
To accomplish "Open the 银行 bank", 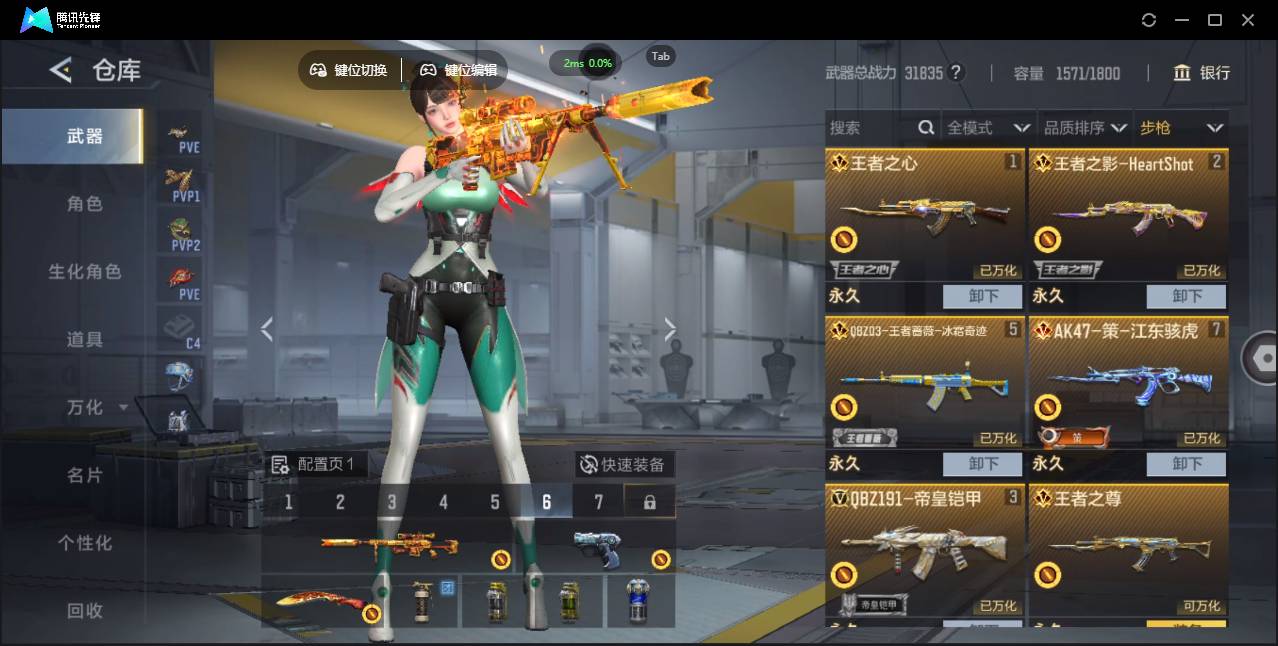I will coord(1202,73).
